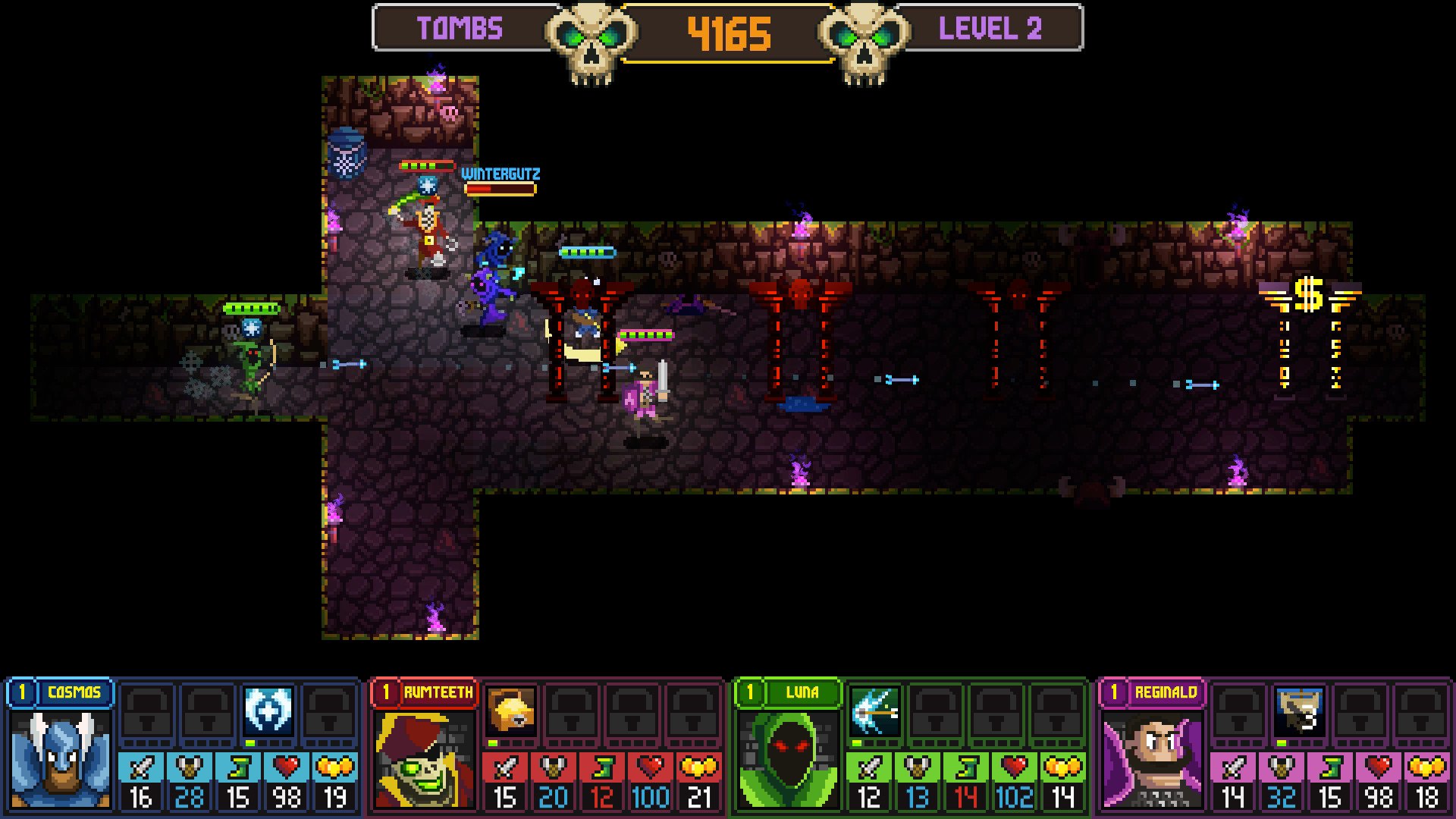1456x819 pixels.
Task: Activate Cosmos's glowing shield ability
Action: [x=268, y=711]
